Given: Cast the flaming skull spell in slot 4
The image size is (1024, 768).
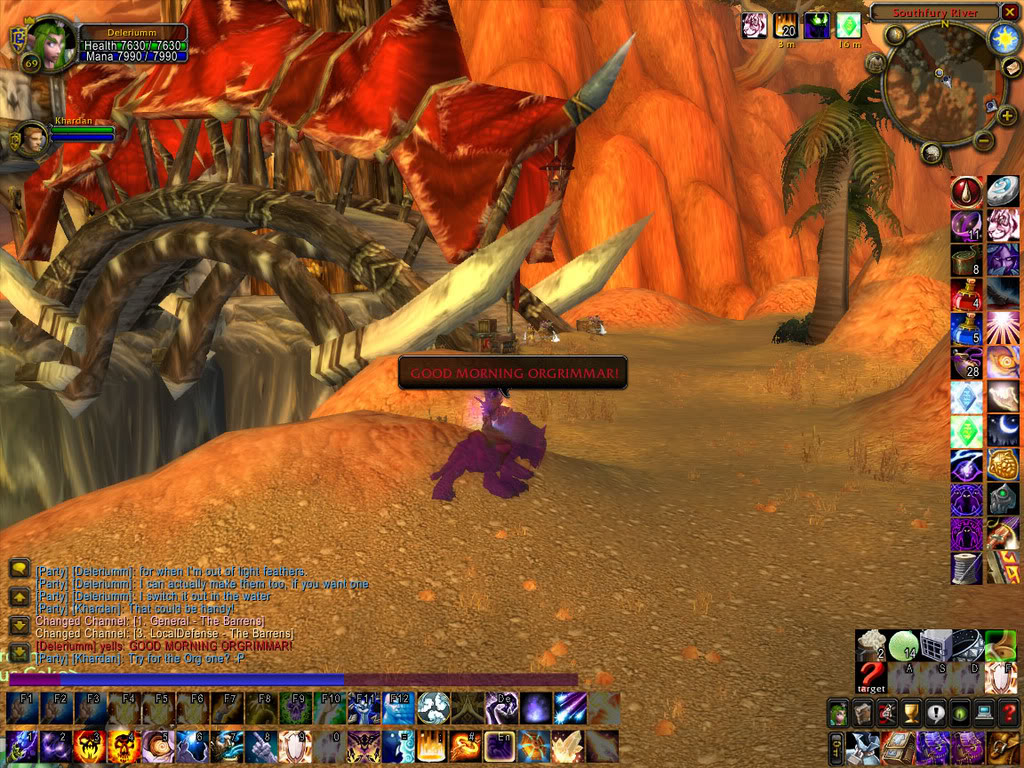Looking at the screenshot, I should pos(124,746).
